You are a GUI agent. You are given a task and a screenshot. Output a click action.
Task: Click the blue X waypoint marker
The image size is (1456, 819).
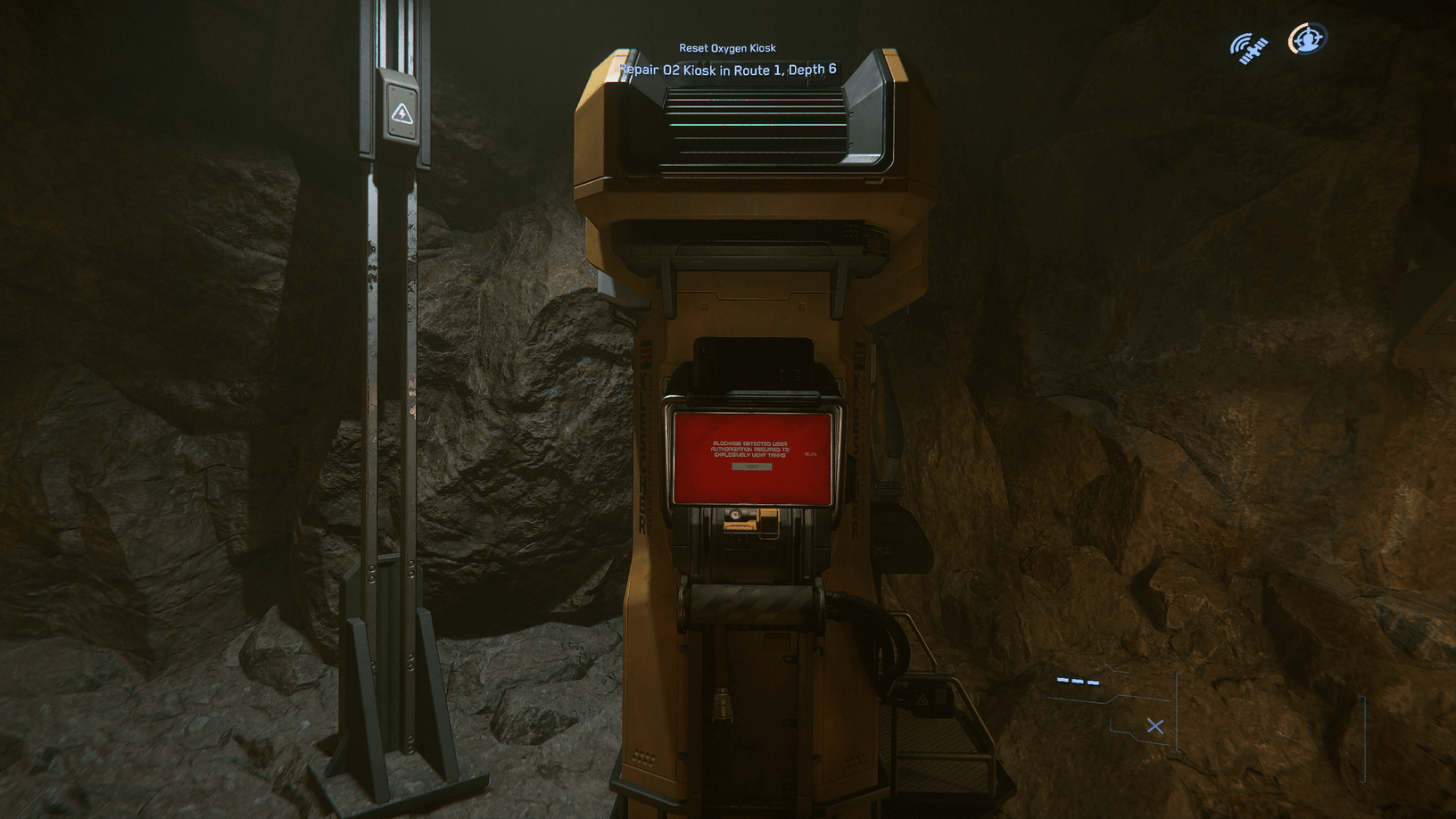pos(1155,726)
